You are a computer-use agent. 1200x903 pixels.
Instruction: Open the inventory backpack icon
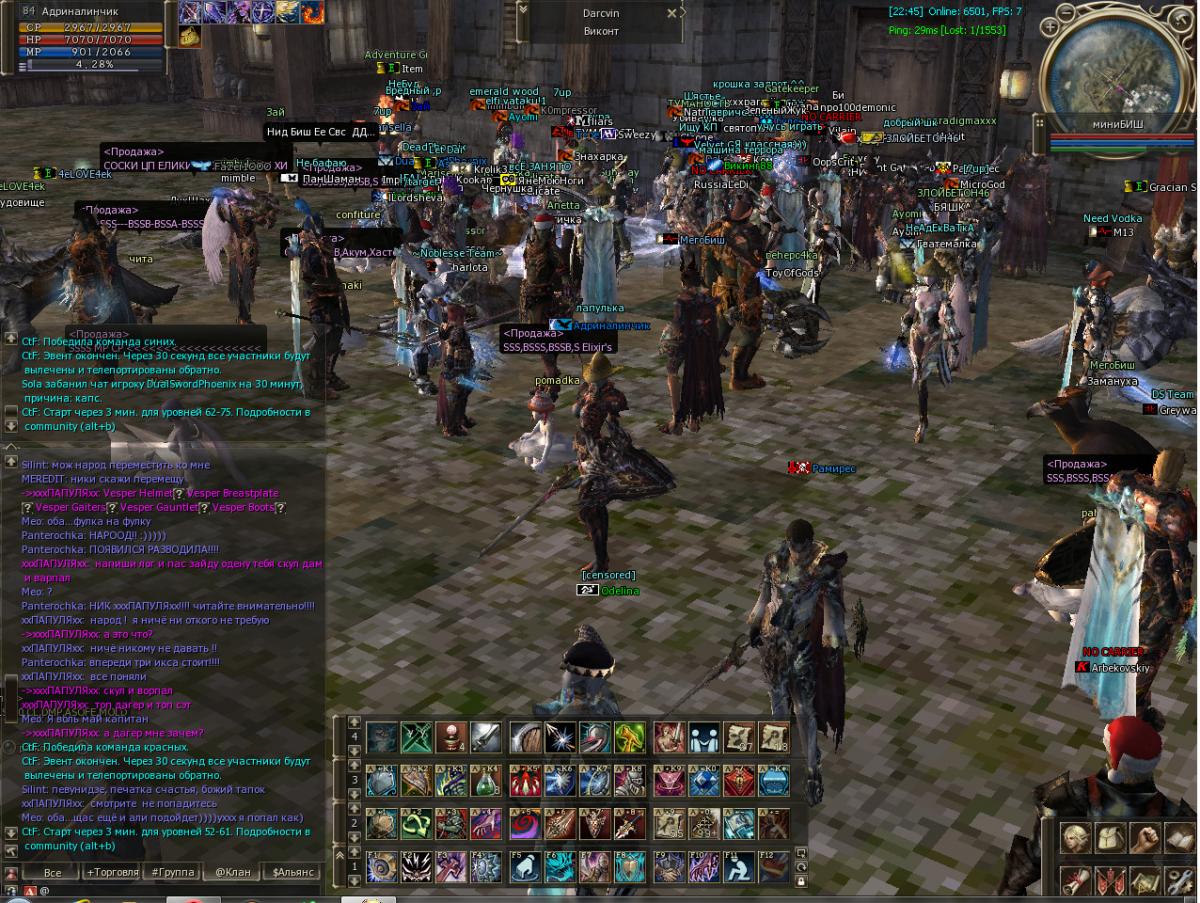click(1110, 837)
